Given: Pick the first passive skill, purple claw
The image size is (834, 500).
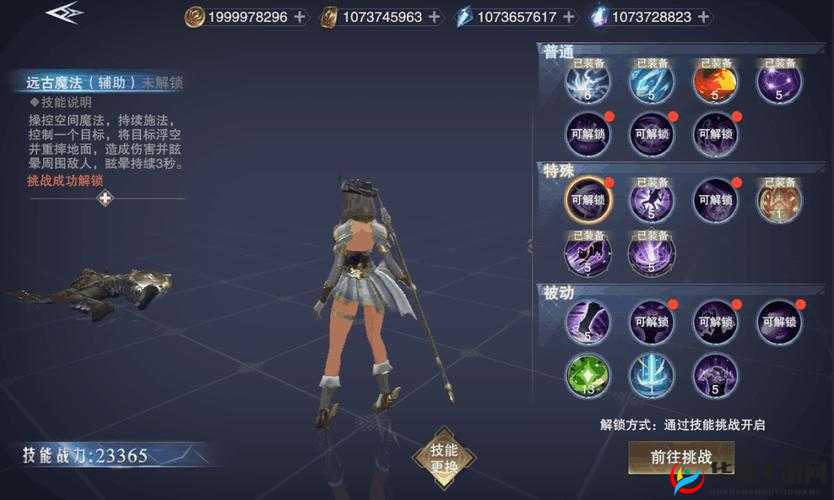Looking at the screenshot, I should [587, 321].
